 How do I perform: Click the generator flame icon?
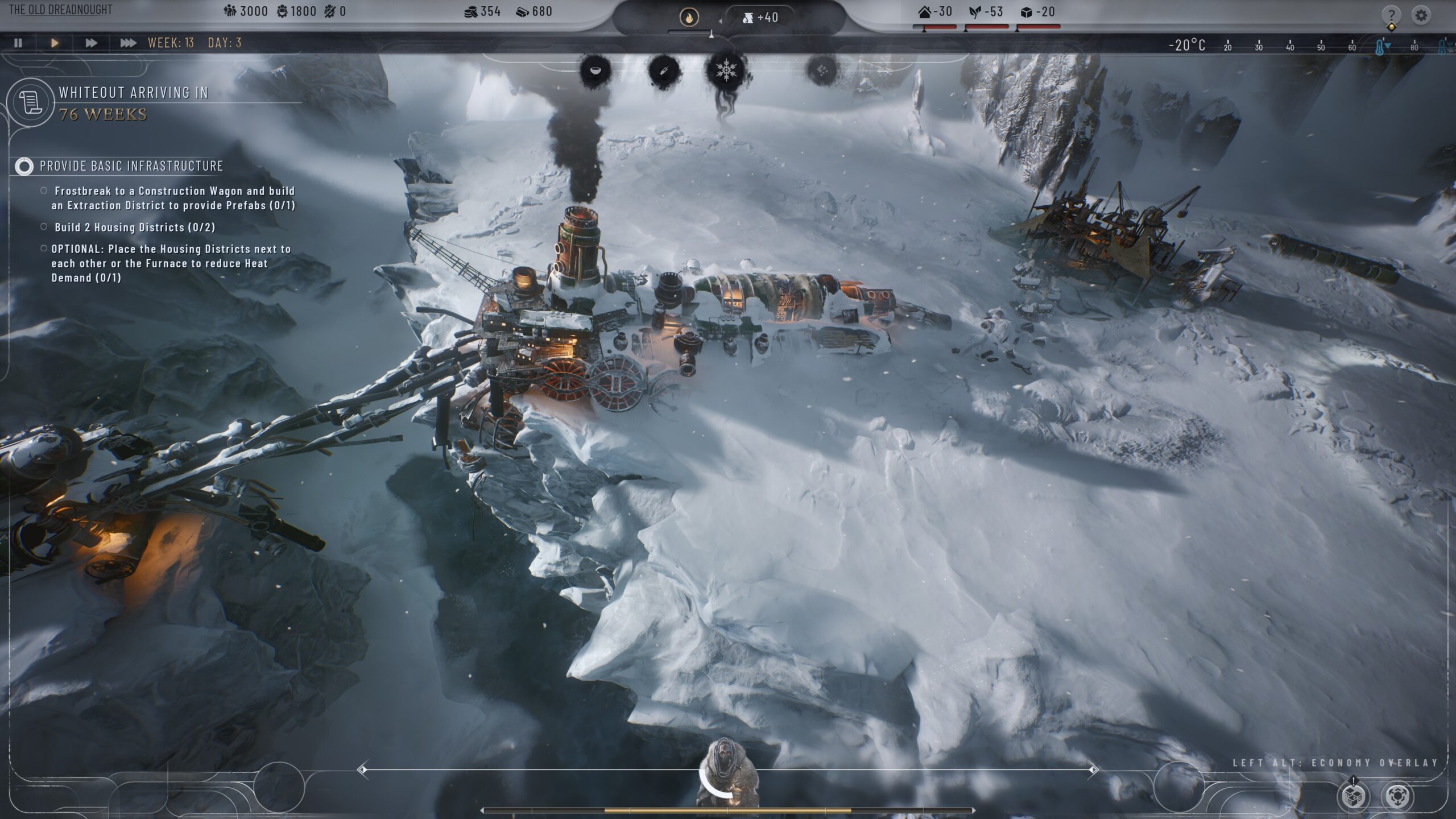[689, 18]
